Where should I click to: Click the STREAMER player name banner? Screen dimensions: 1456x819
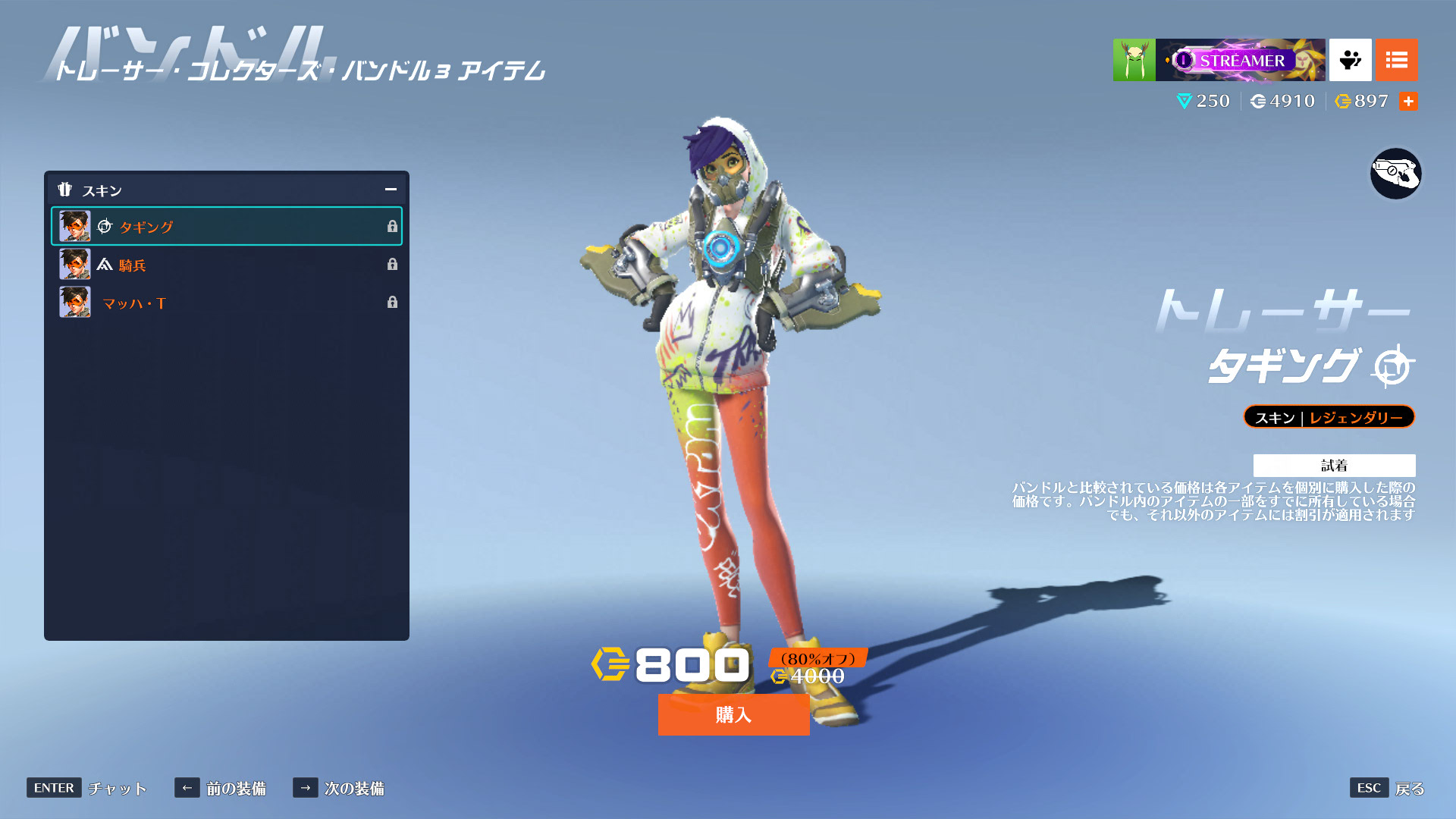[x=1241, y=60]
